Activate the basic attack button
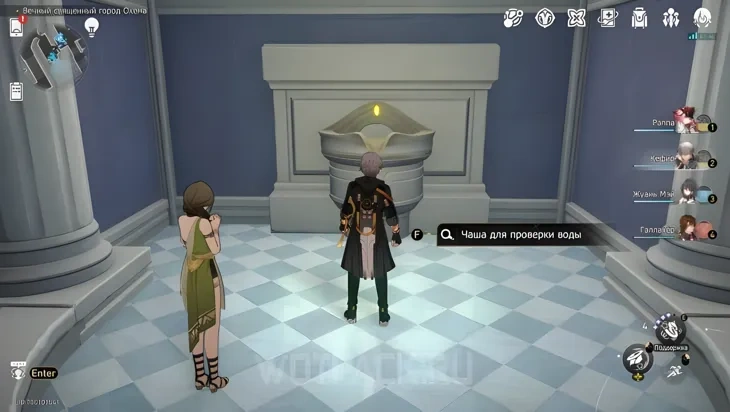 (x=635, y=357)
